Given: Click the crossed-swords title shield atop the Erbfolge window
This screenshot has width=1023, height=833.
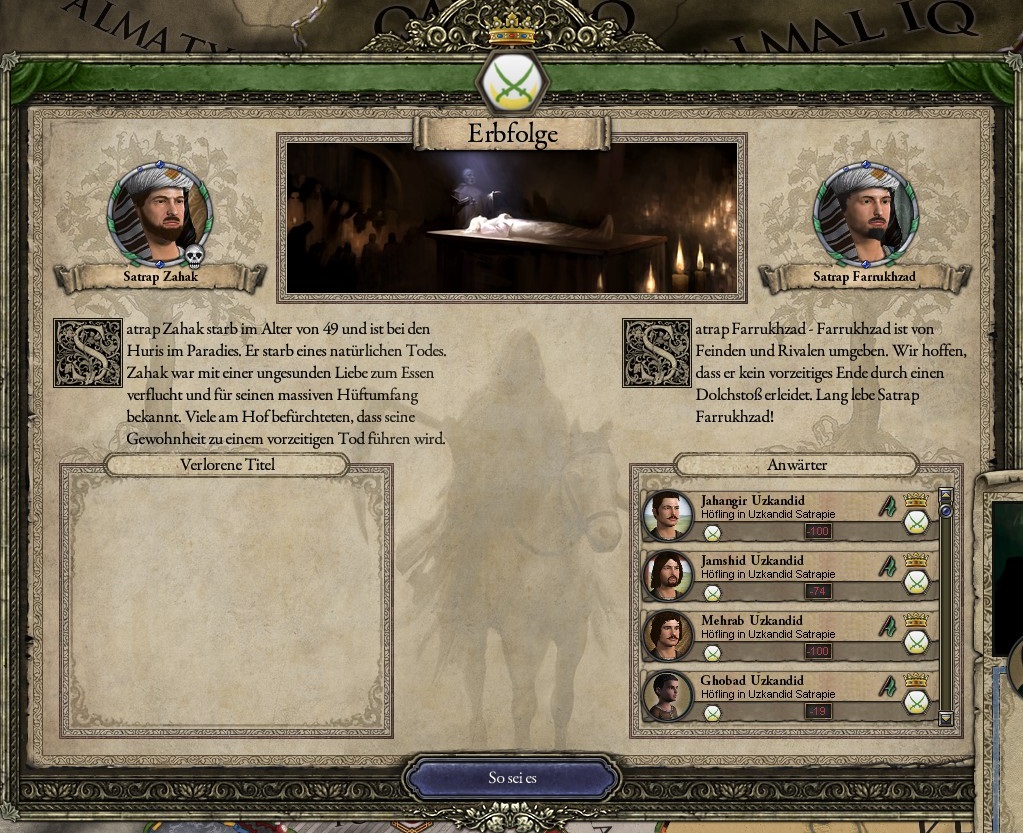Looking at the screenshot, I should pos(511,82).
